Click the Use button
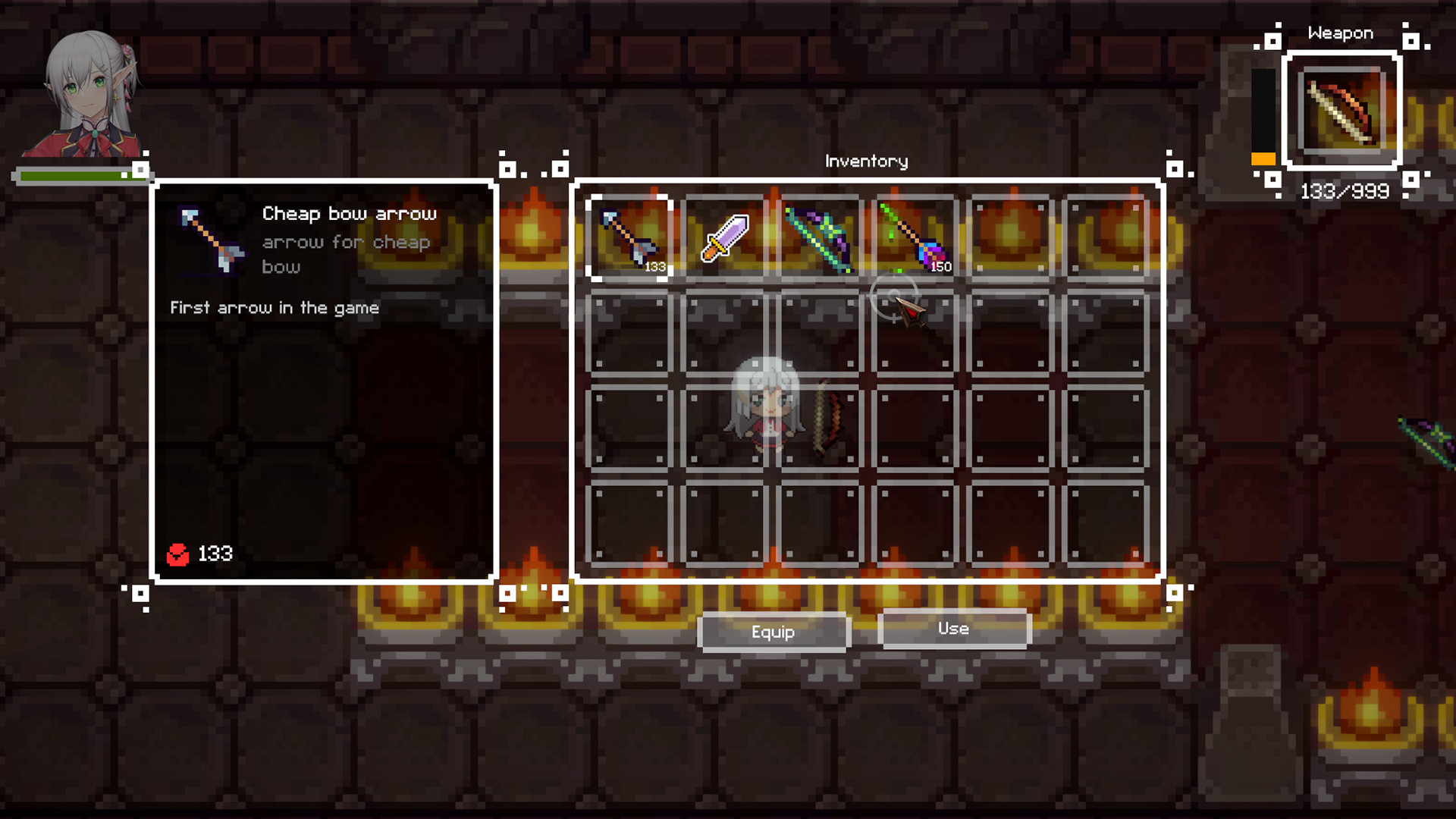The height and width of the screenshot is (819, 1456). pos(953,629)
